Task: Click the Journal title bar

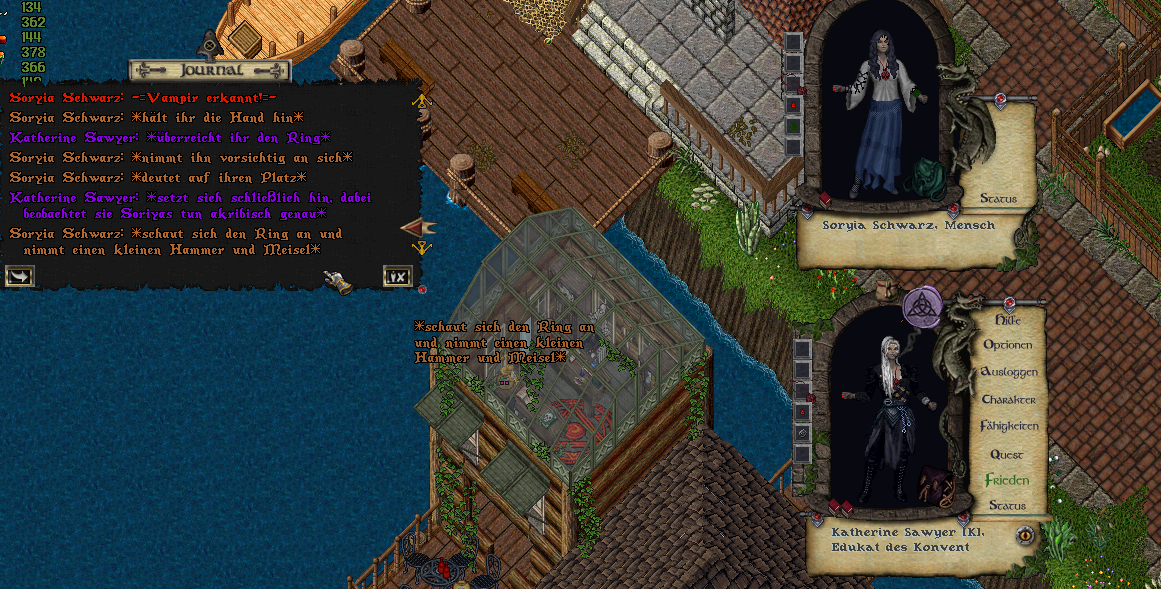Action: tap(209, 70)
